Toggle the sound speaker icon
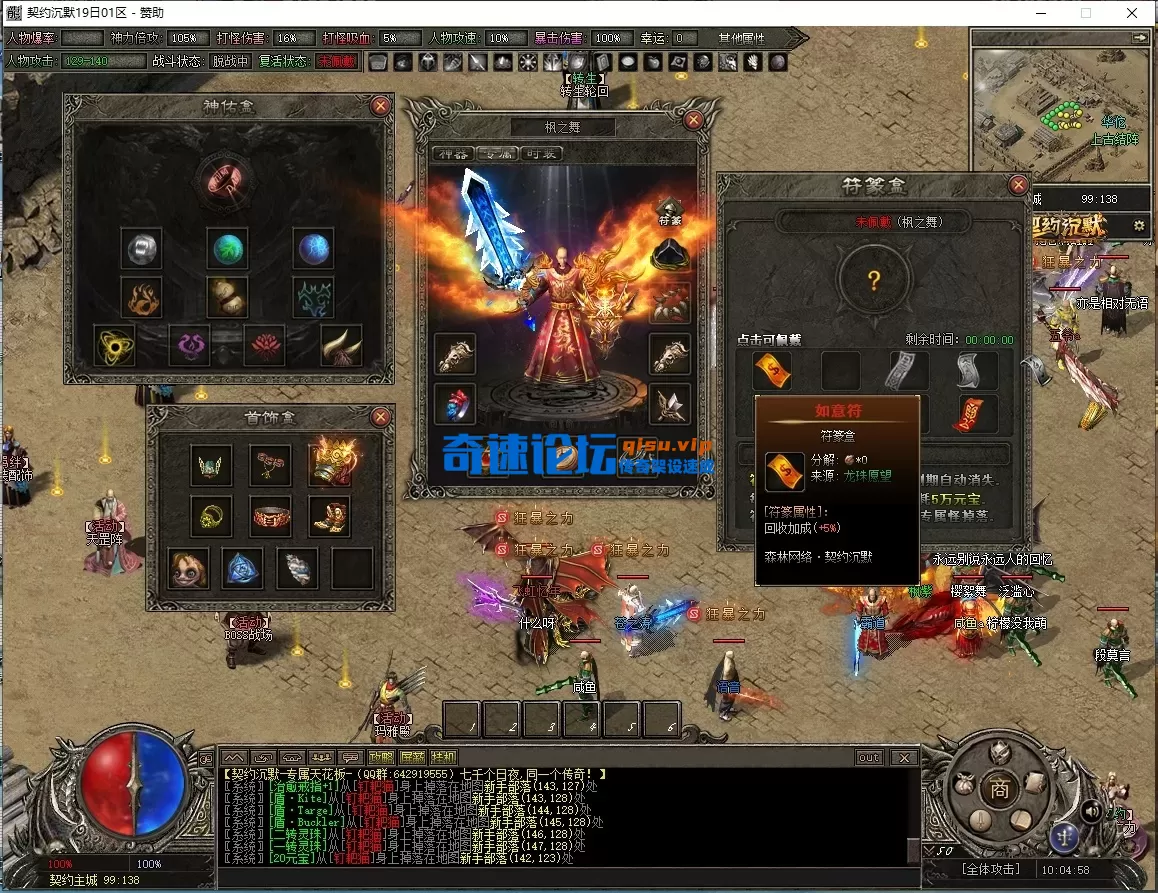The height and width of the screenshot is (893, 1158). pyautogui.click(x=1091, y=811)
